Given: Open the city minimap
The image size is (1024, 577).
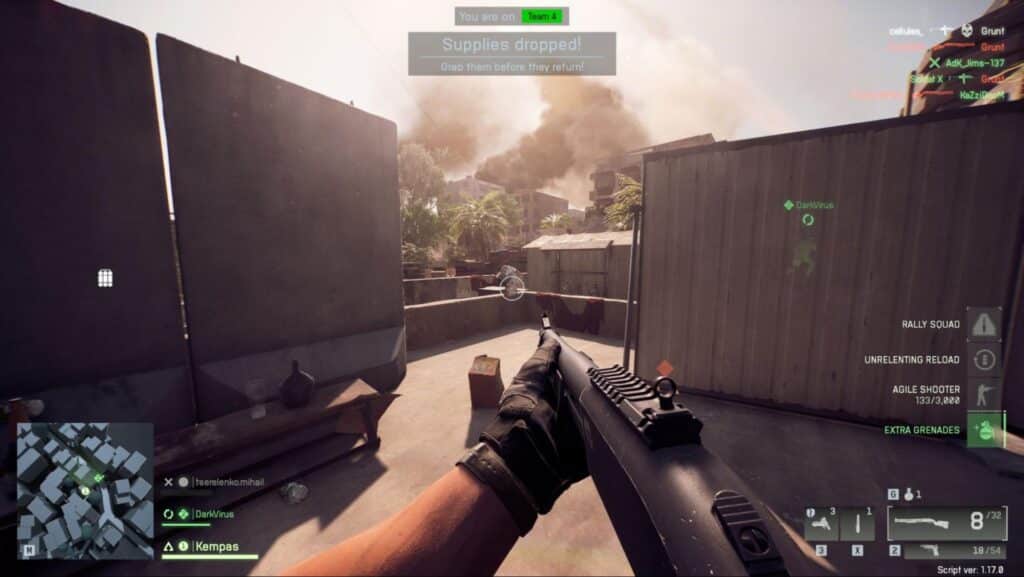Looking at the screenshot, I should click(85, 490).
